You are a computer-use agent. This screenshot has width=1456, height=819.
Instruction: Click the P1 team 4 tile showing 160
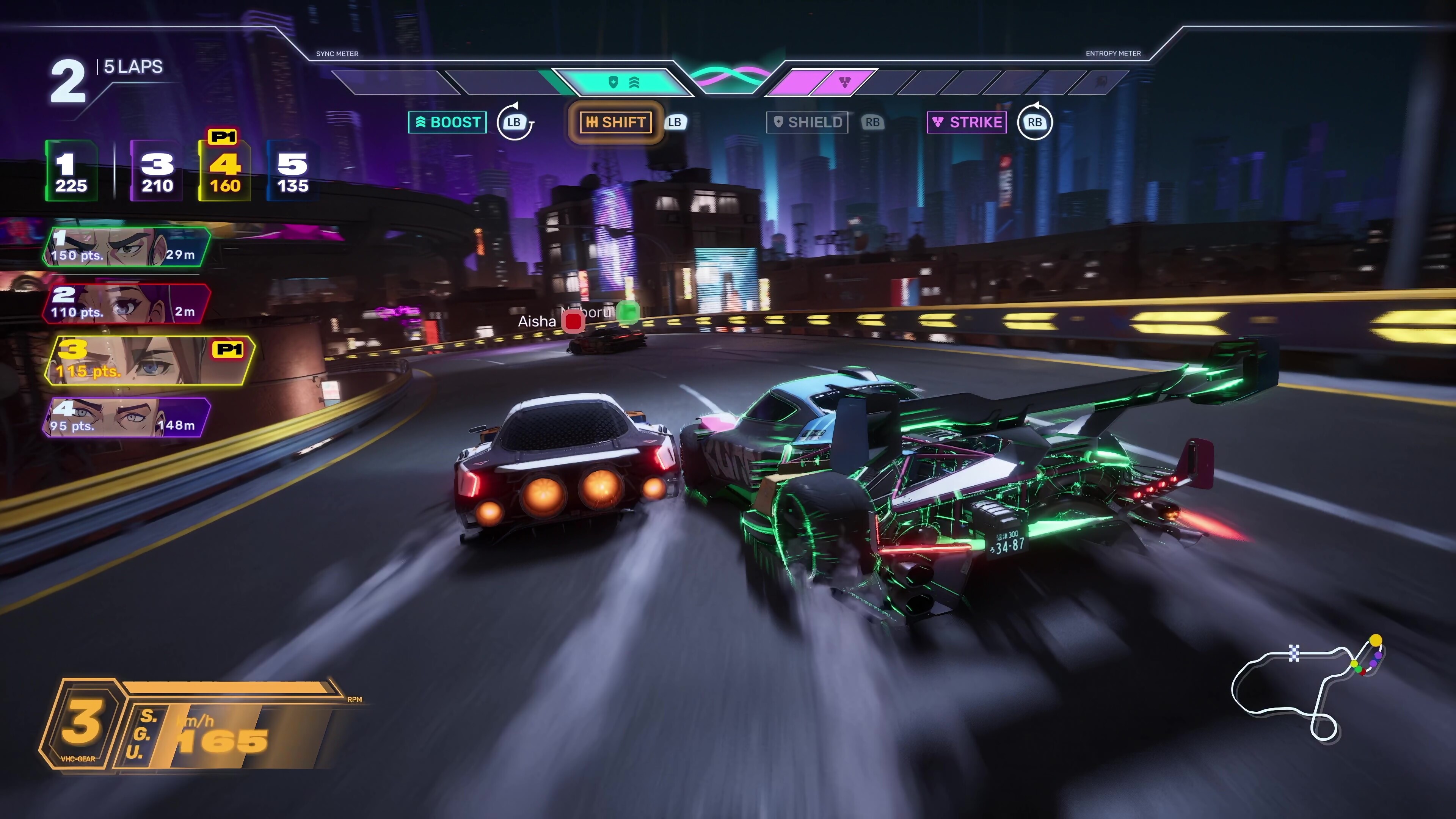[225, 171]
